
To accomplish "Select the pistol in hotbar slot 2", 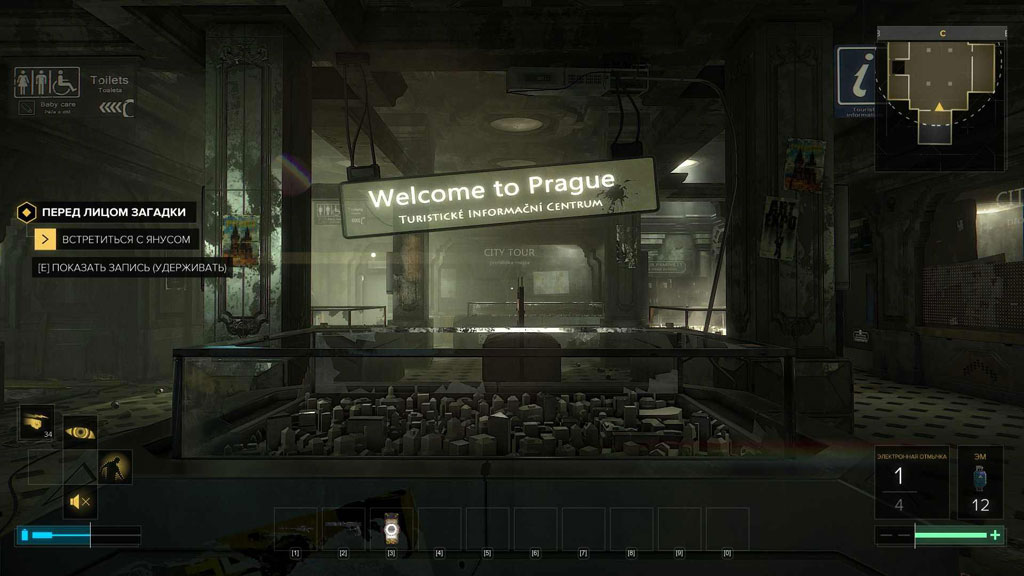I will pyautogui.click(x=344, y=528).
